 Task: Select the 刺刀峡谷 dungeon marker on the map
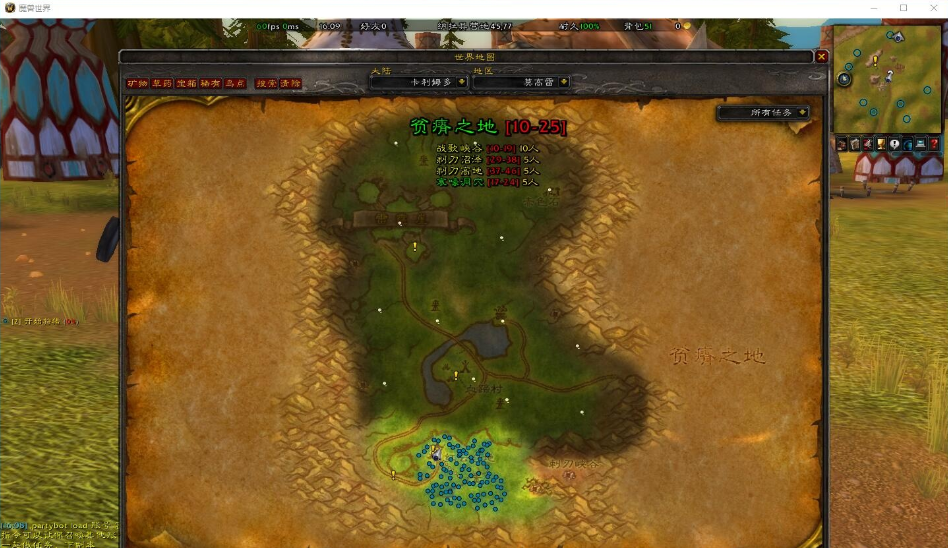coord(570,476)
